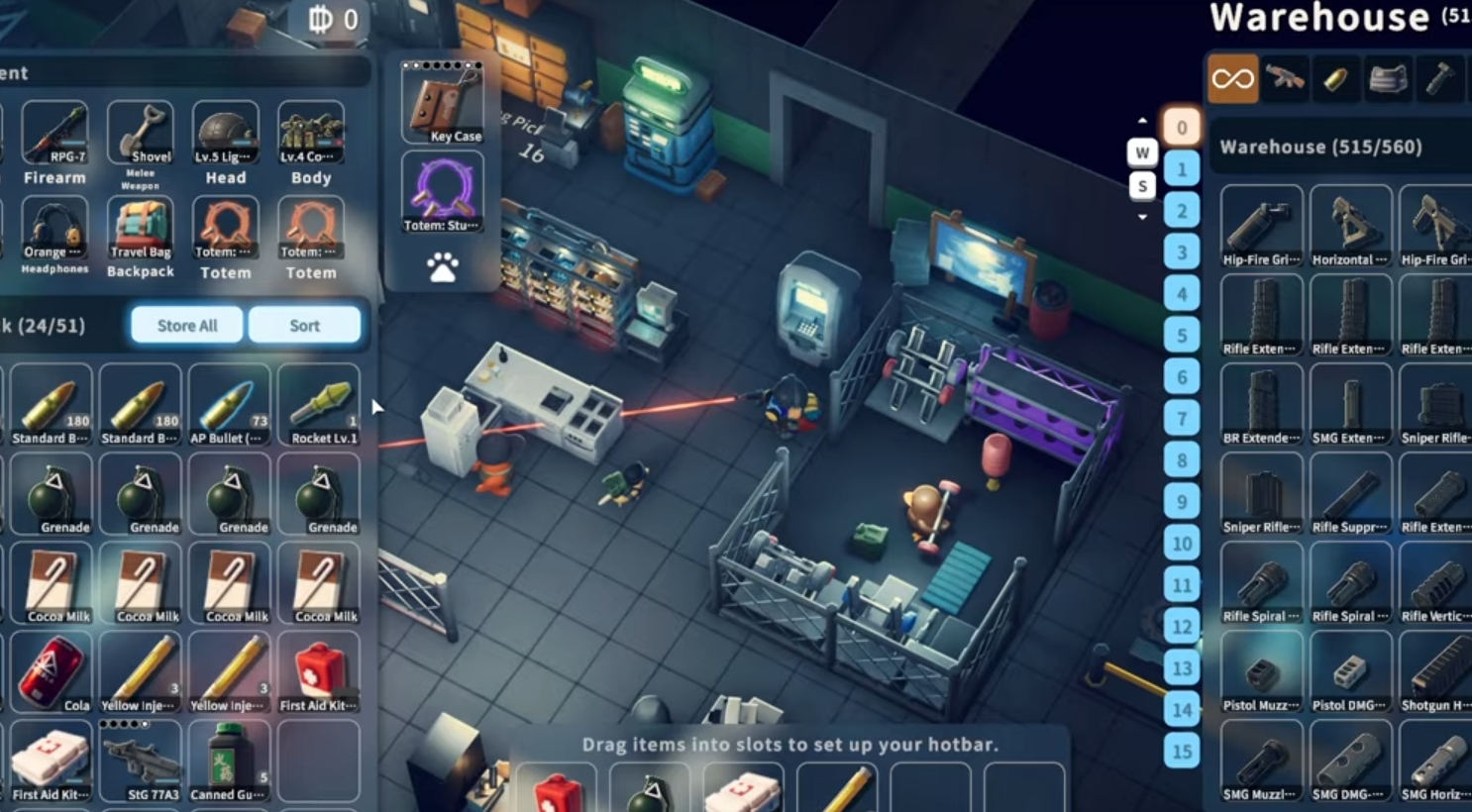Show all warehouse items with infinity tab
This screenshot has width=1472, height=812.
1232,79
